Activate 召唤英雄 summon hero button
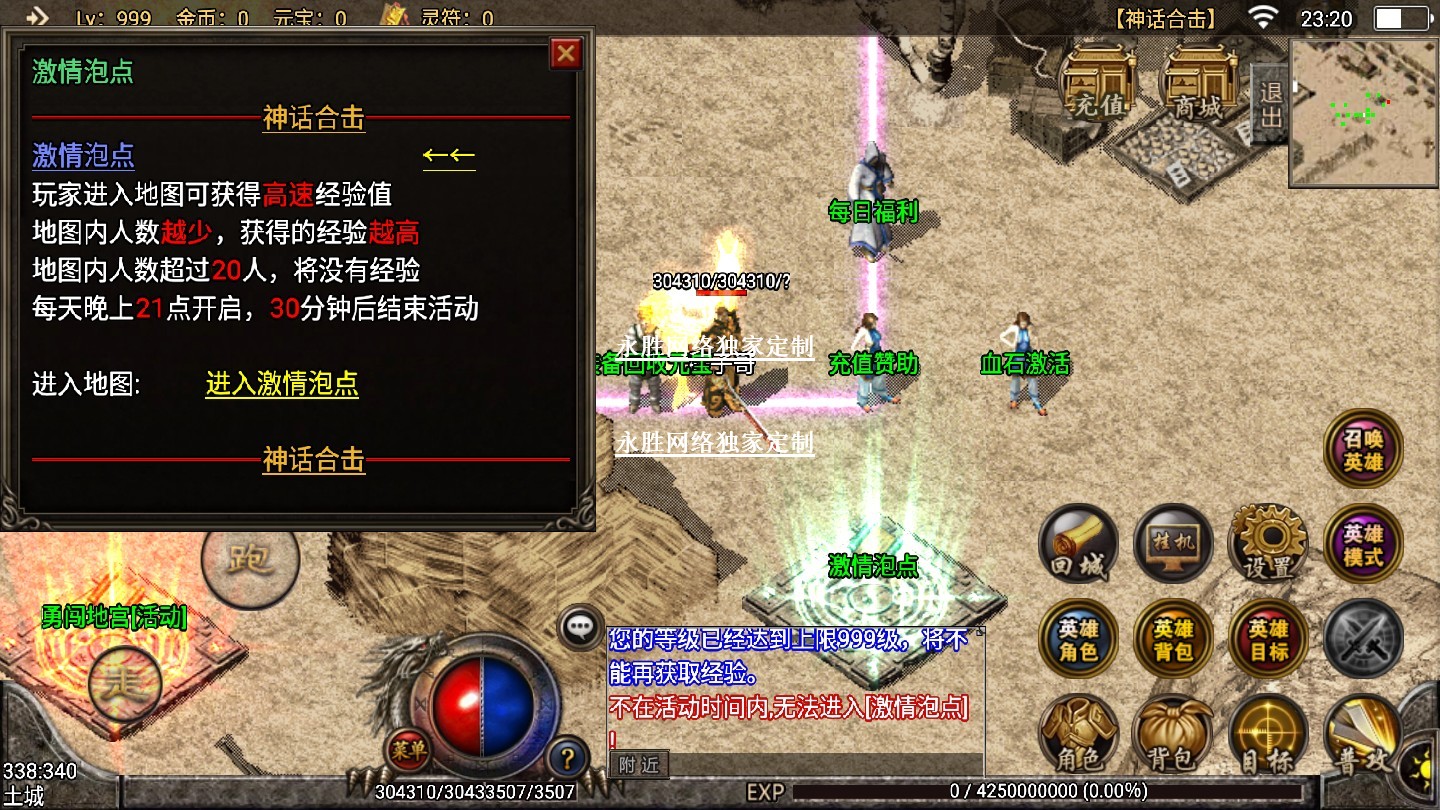The height and width of the screenshot is (810, 1440). (1363, 449)
